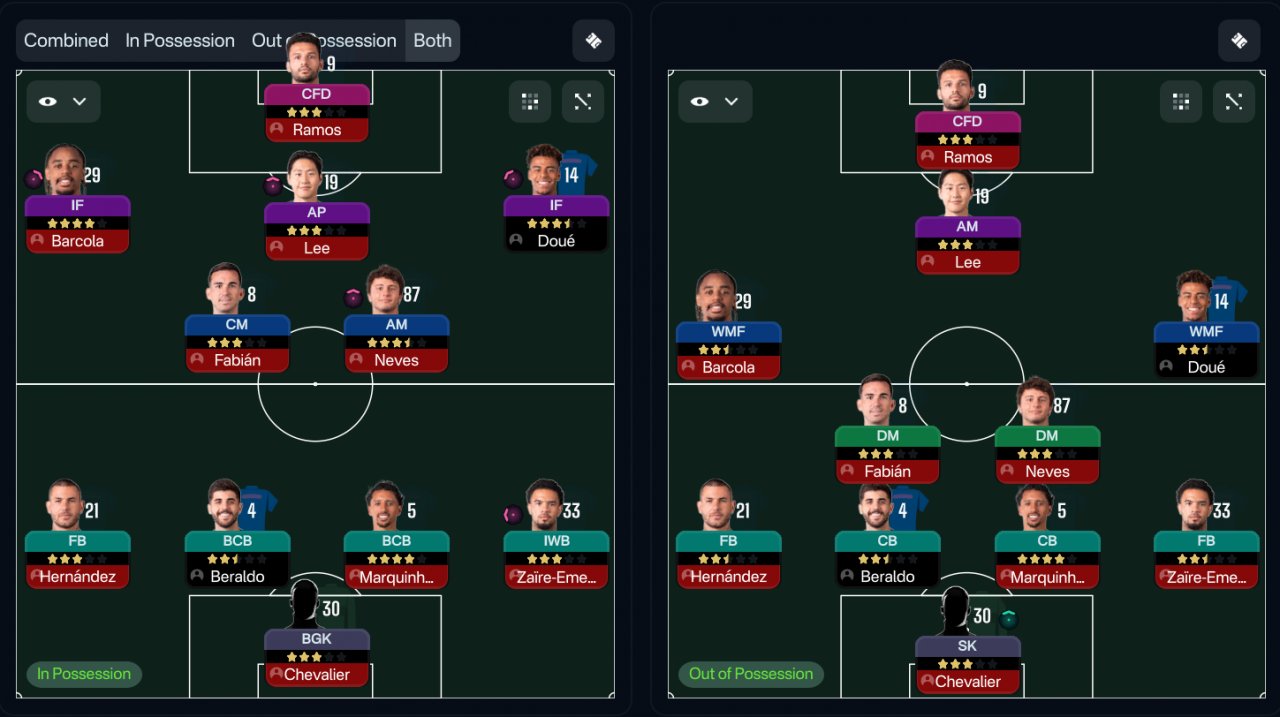Click Chevalier's SK goalkeeper card
The image size is (1280, 717).
pyautogui.click(x=967, y=664)
